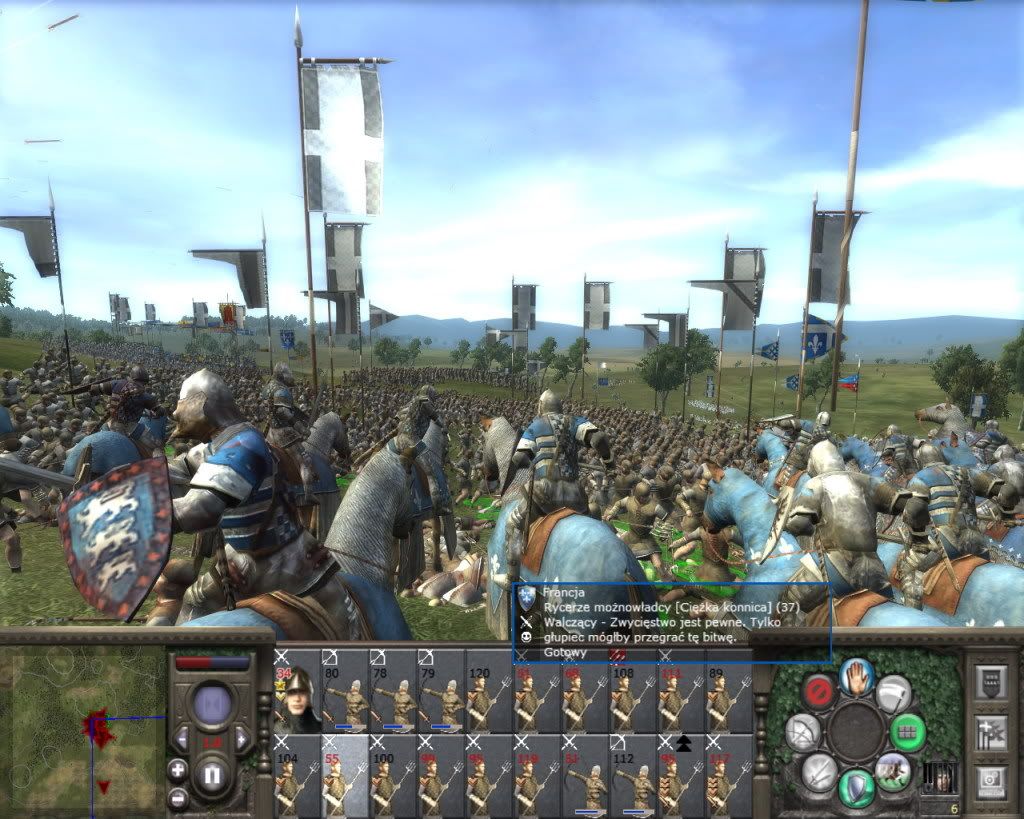Choose the archer unit card with 78 men
Image resolution: width=1024 pixels, height=819 pixels.
(393, 690)
